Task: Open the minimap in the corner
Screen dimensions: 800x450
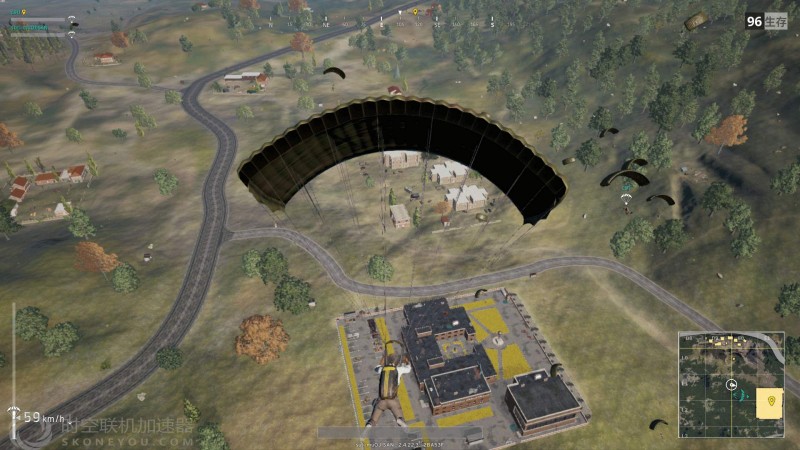Action: [x=731, y=385]
